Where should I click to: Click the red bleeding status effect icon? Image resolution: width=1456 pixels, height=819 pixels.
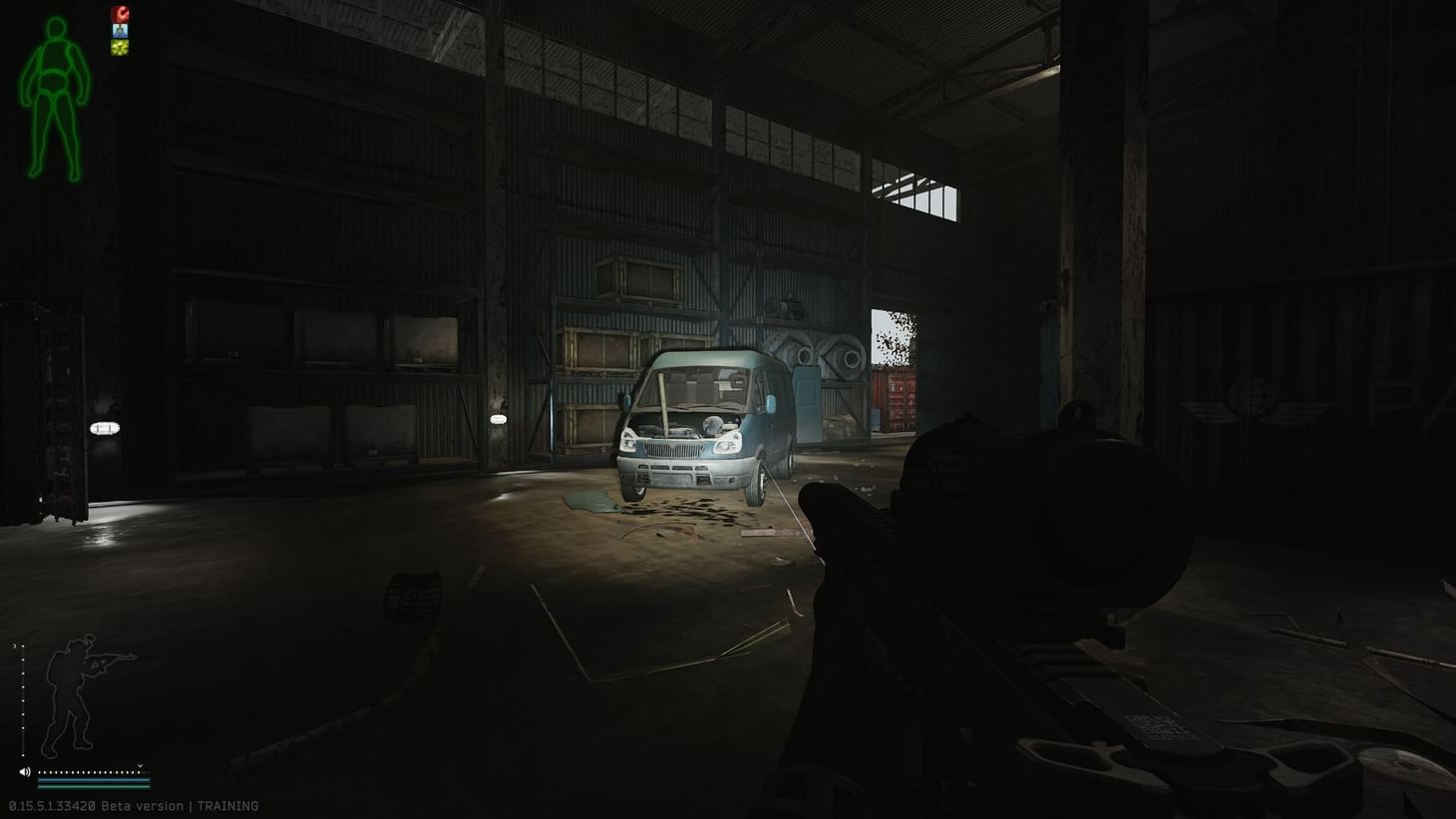pyautogui.click(x=120, y=14)
